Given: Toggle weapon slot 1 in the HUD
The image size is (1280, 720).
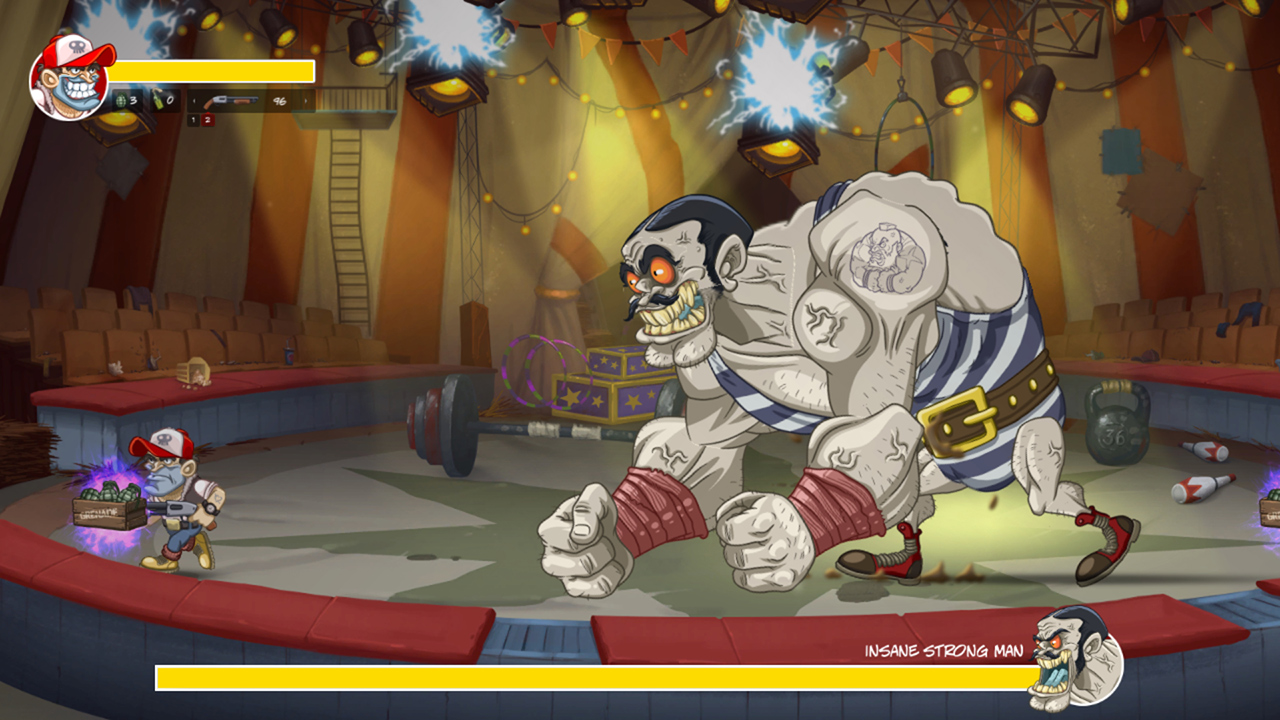Looking at the screenshot, I should pos(194,119).
